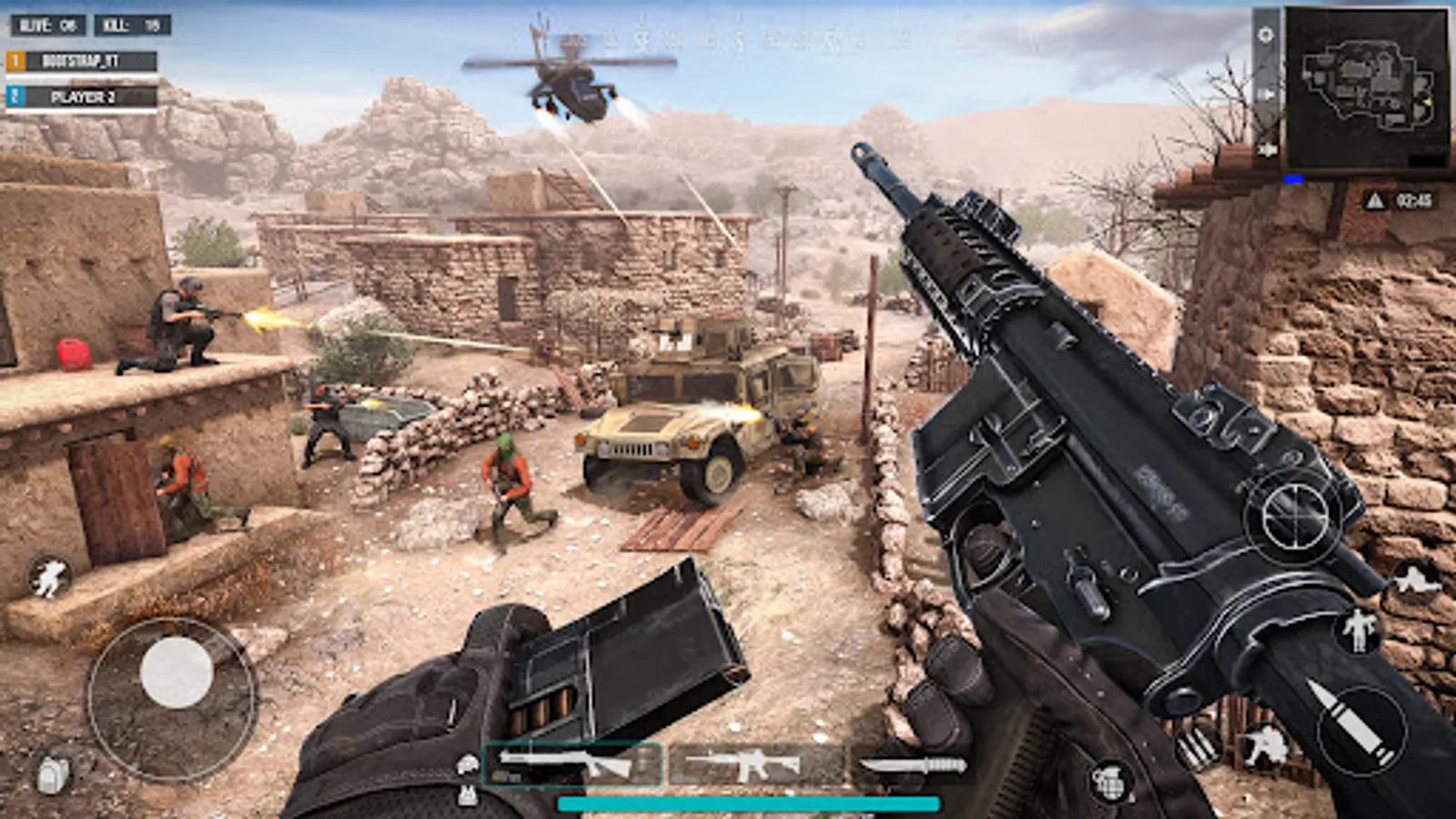
Task: Tap the helmet icon near the weapon bar
Action: coord(469,763)
